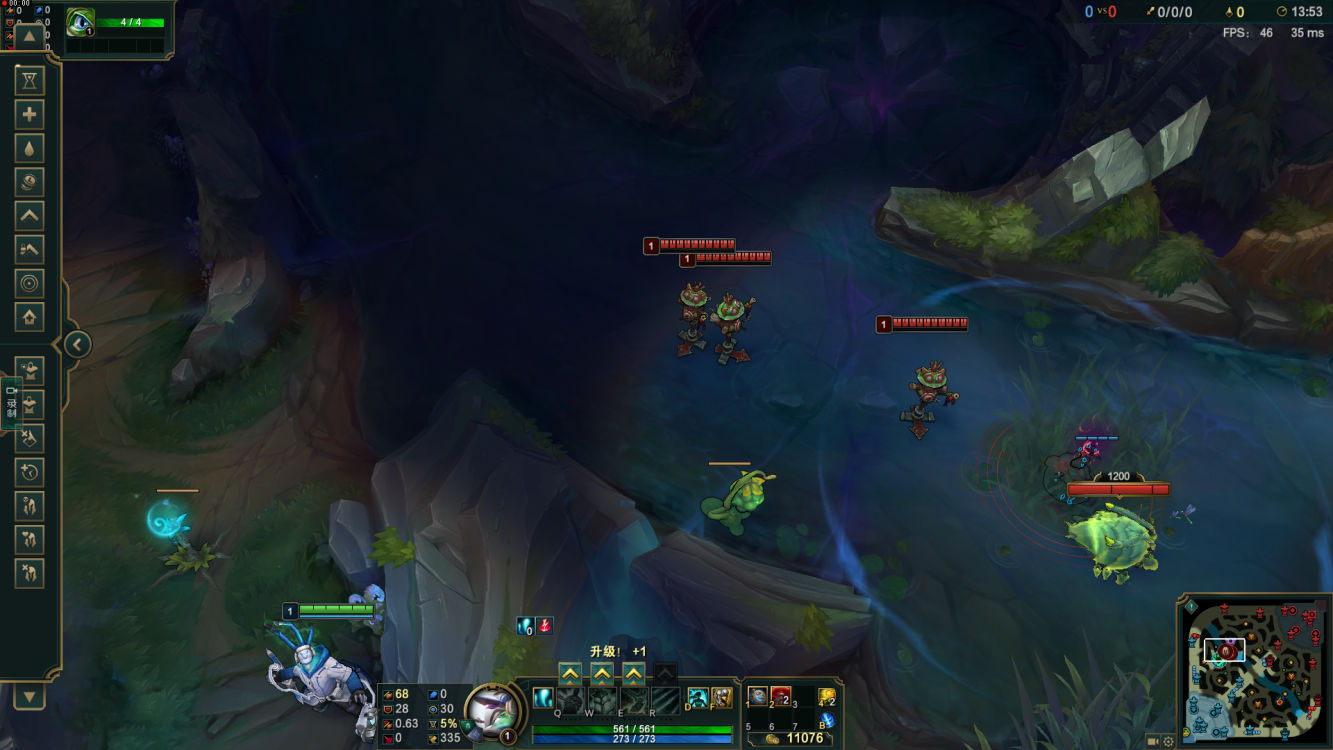
Task: Activate the yellow trinket in slot 4
Action: click(826, 696)
